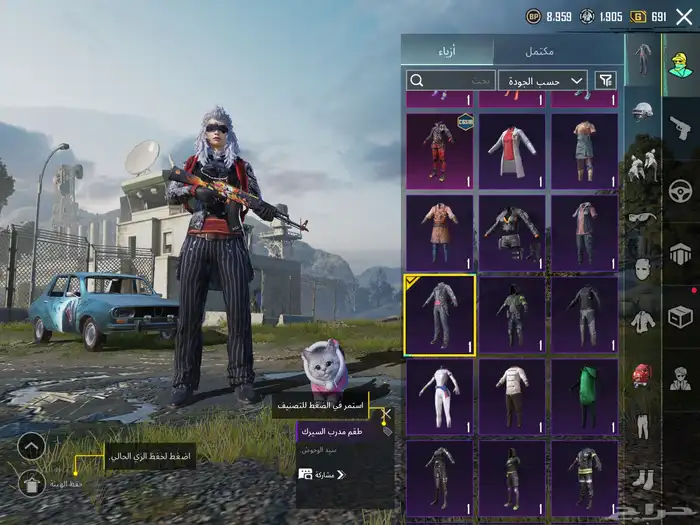Open the helmet category
This screenshot has height=525, width=700.
coord(642,110)
